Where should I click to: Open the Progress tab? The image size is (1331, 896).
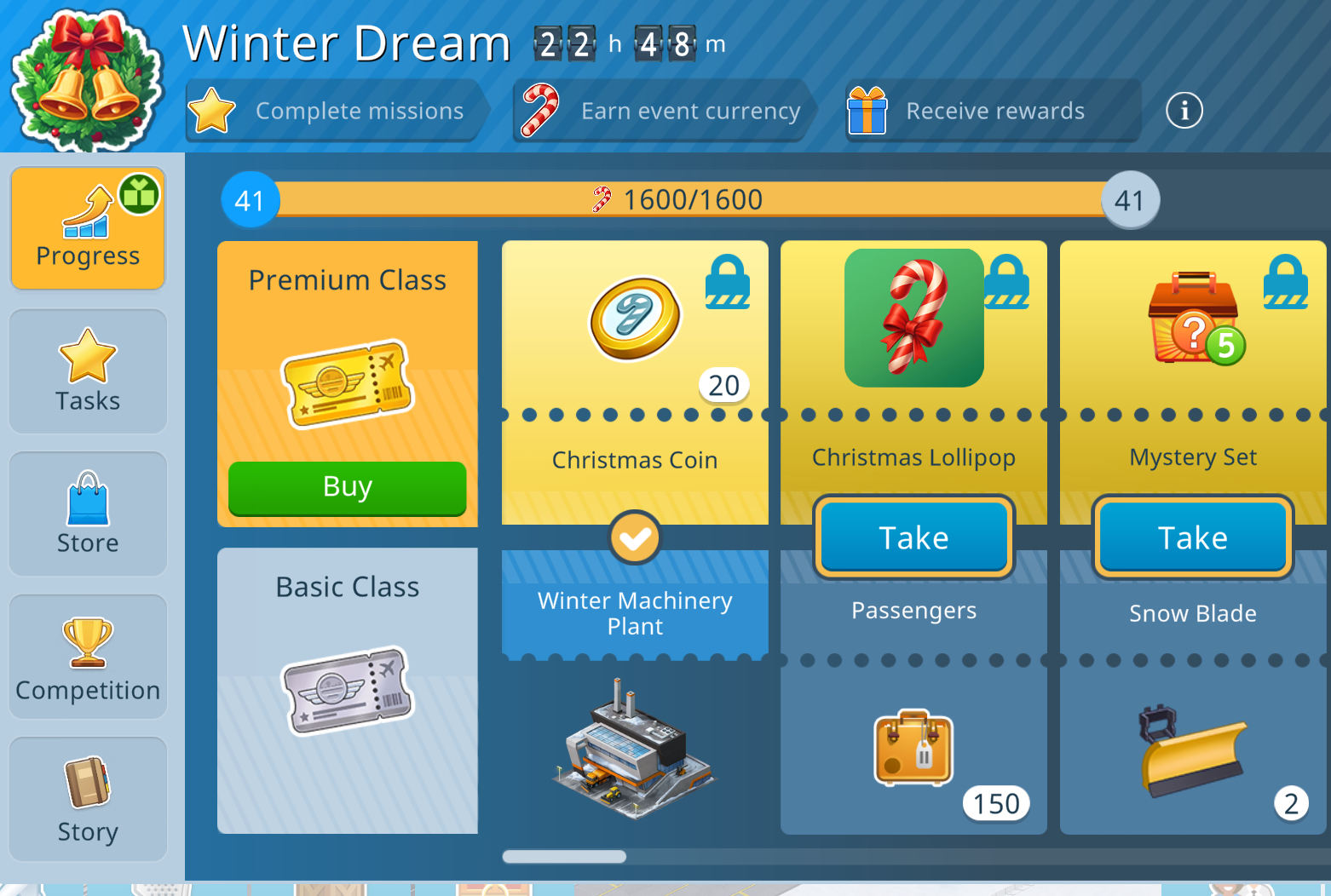point(88,228)
